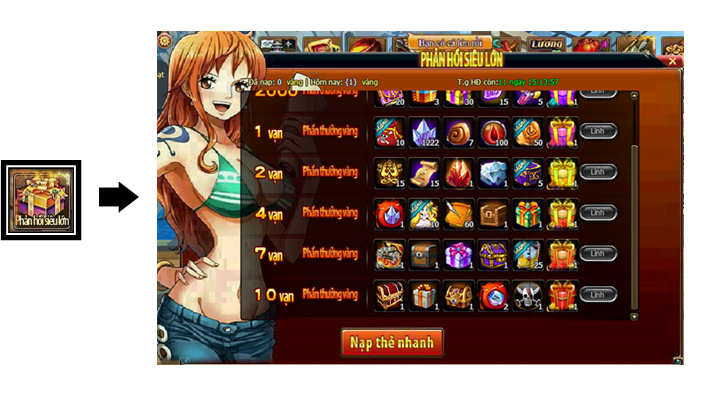Claim the 2 vạn reward with Lĩnh
The image size is (705, 400).
[x=597, y=172]
